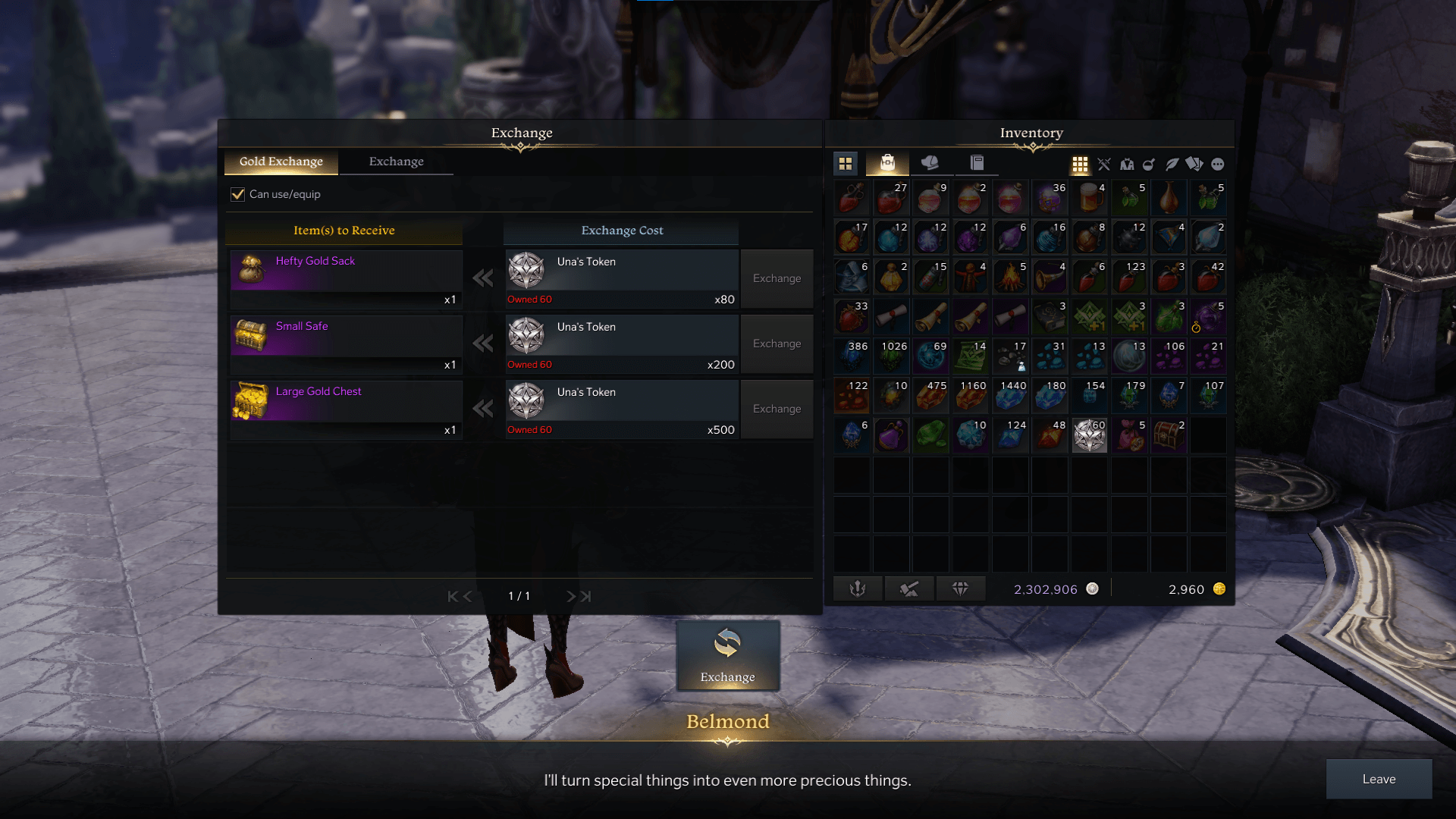Screen dimensions: 1456x819
Task: Go to the next exchange page
Action: coord(571,597)
